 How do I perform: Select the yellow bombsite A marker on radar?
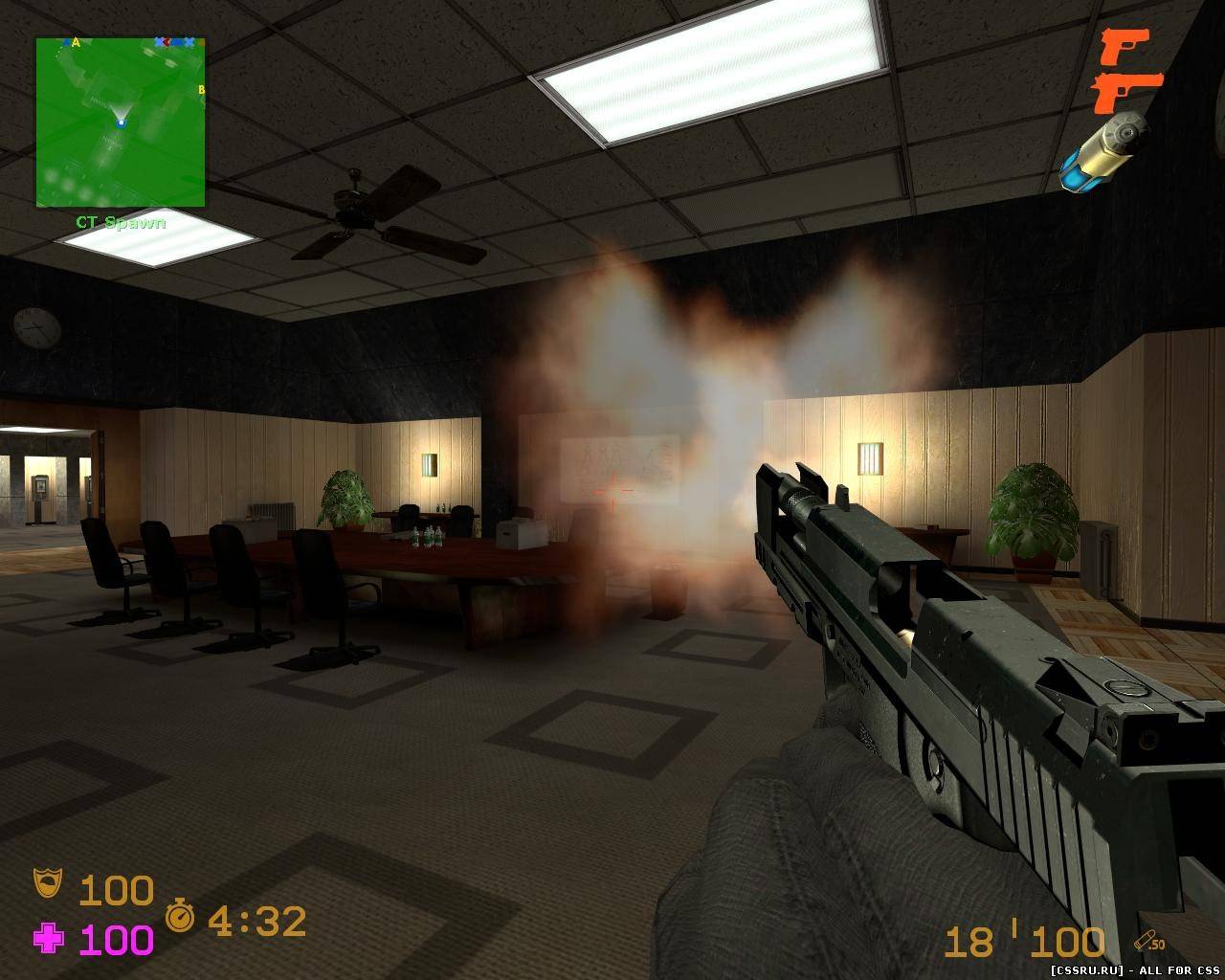[x=76, y=43]
